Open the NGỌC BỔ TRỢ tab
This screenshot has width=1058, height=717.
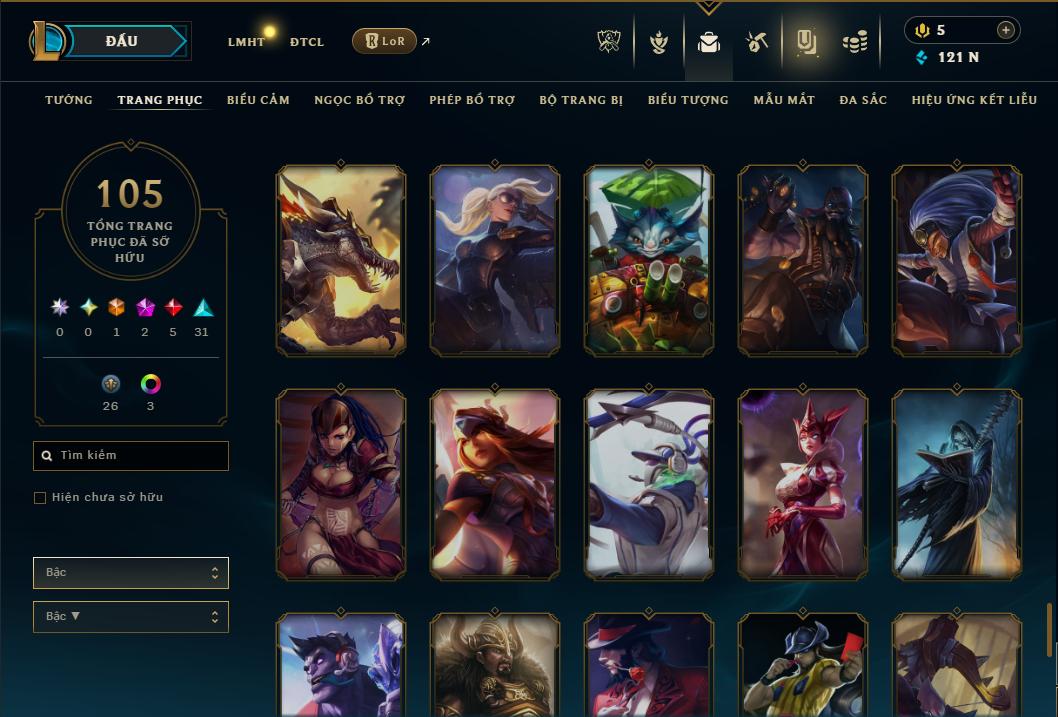[359, 100]
